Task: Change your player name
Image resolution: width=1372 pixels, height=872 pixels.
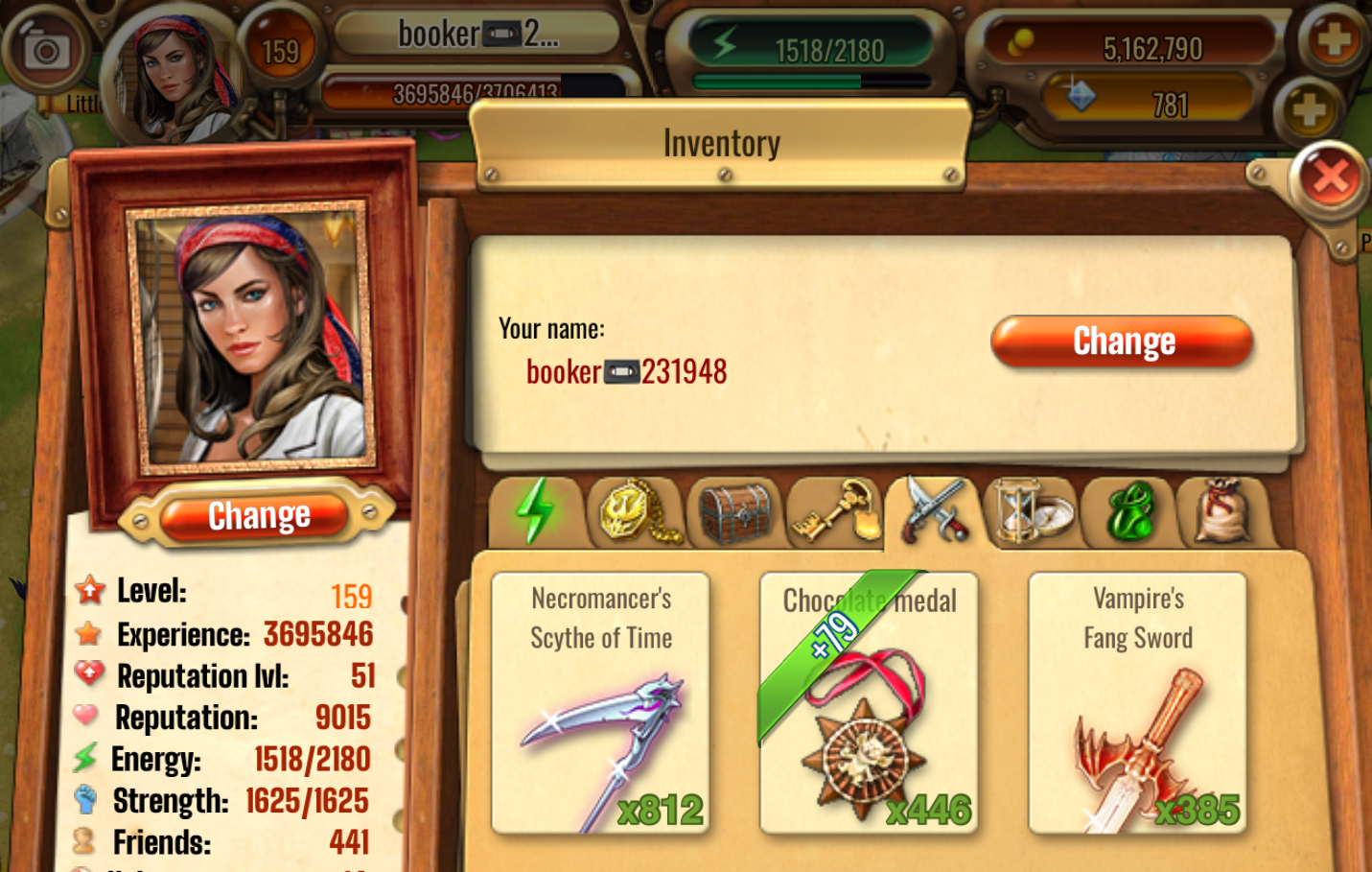Action: tap(1122, 342)
